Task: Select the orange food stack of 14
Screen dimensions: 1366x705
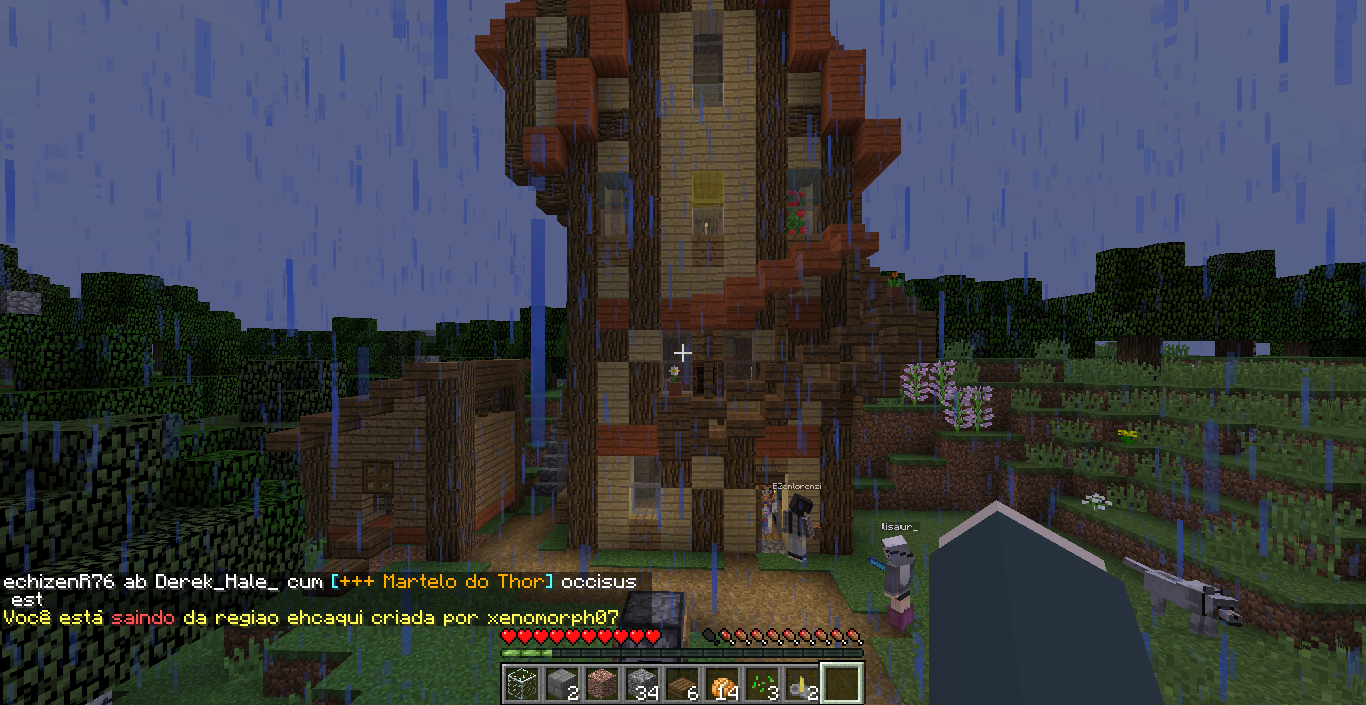Action: coord(720,684)
